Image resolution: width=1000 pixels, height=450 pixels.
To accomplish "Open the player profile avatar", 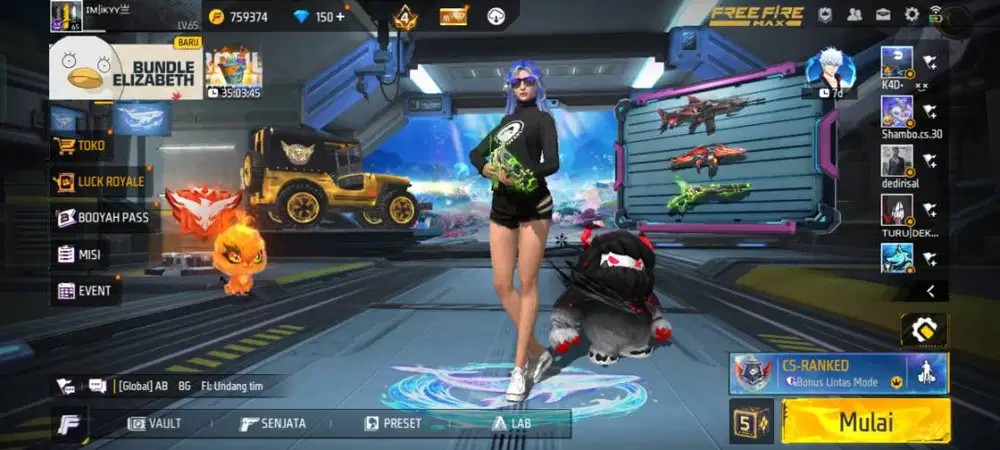I will point(66,15).
